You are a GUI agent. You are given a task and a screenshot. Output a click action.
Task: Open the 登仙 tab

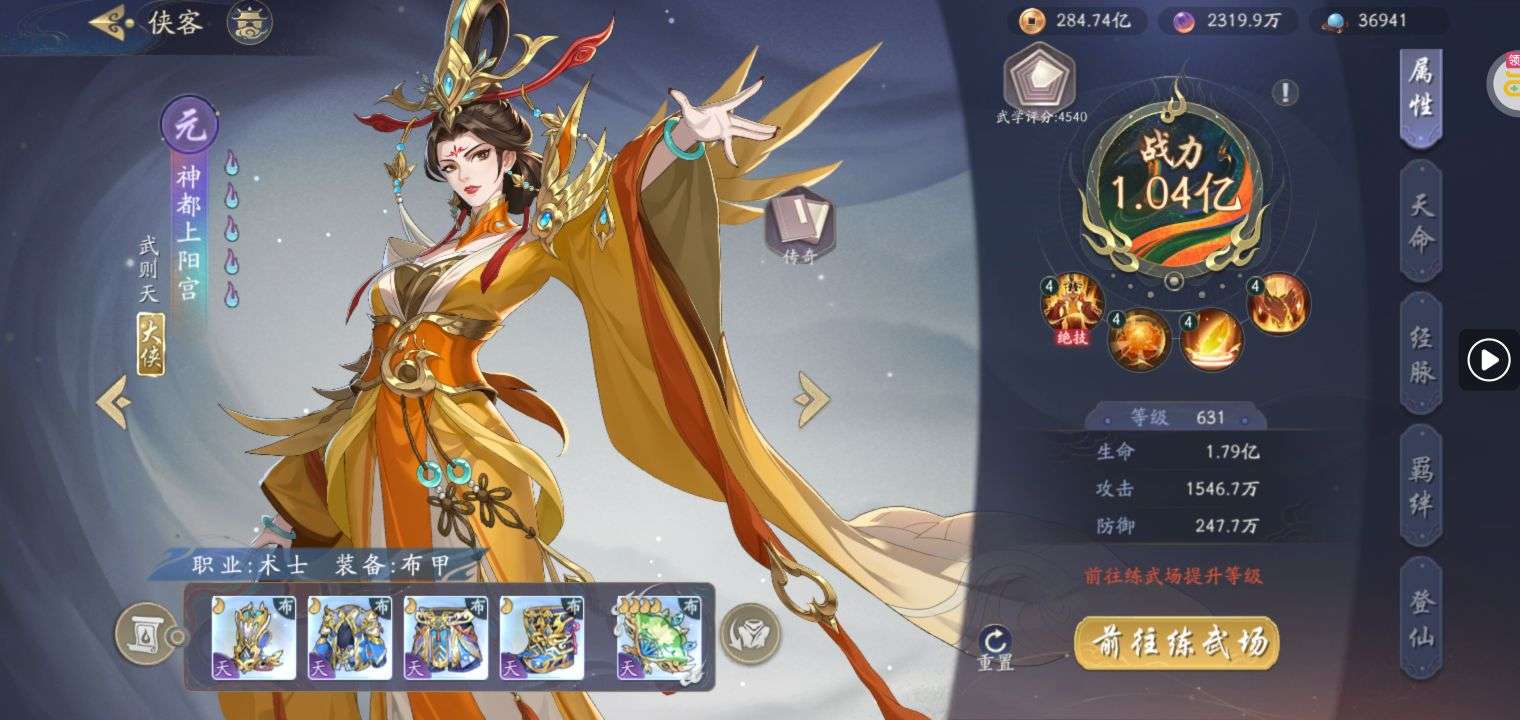tap(1421, 618)
